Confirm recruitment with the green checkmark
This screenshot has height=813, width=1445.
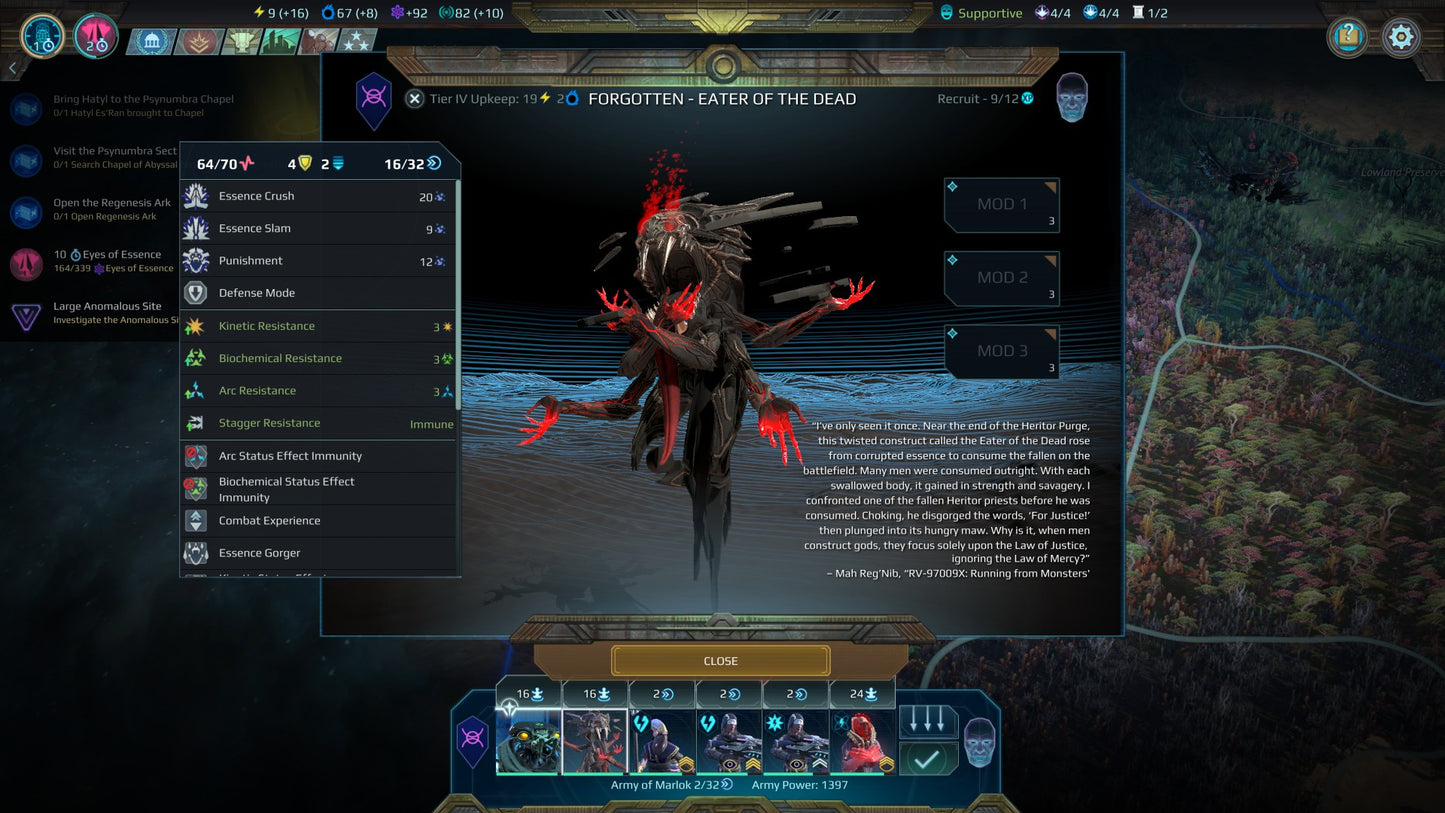[x=928, y=757]
